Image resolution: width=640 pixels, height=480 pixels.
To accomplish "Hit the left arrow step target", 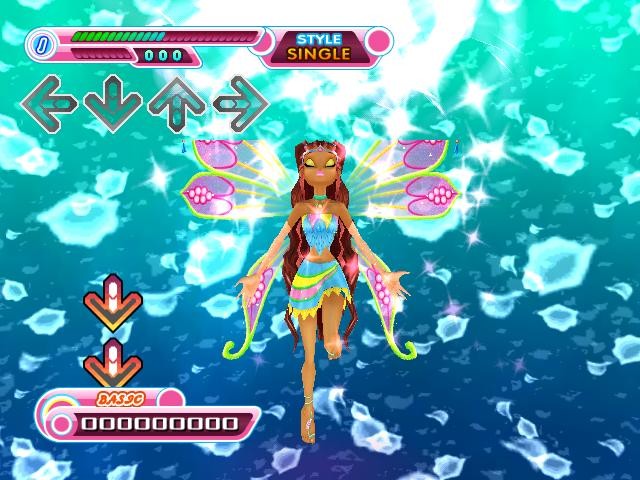I will point(49,101).
